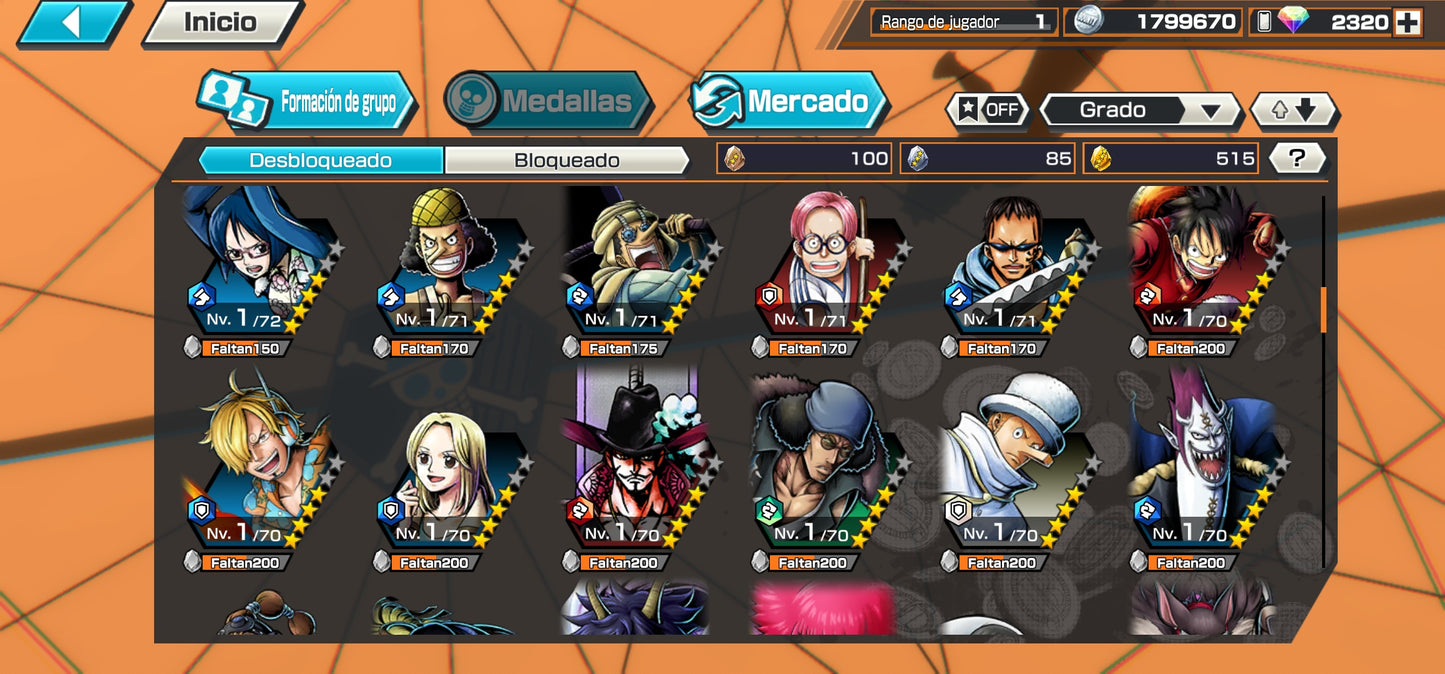Add more rainbow diamonds with plus
The width and height of the screenshot is (1445, 674).
[1407, 22]
